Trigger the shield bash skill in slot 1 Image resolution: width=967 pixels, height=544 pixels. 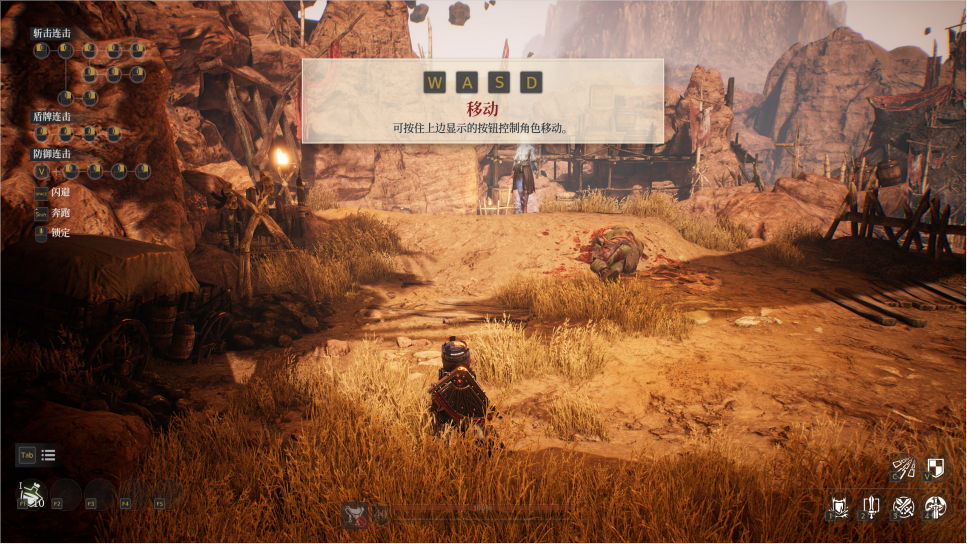[841, 507]
